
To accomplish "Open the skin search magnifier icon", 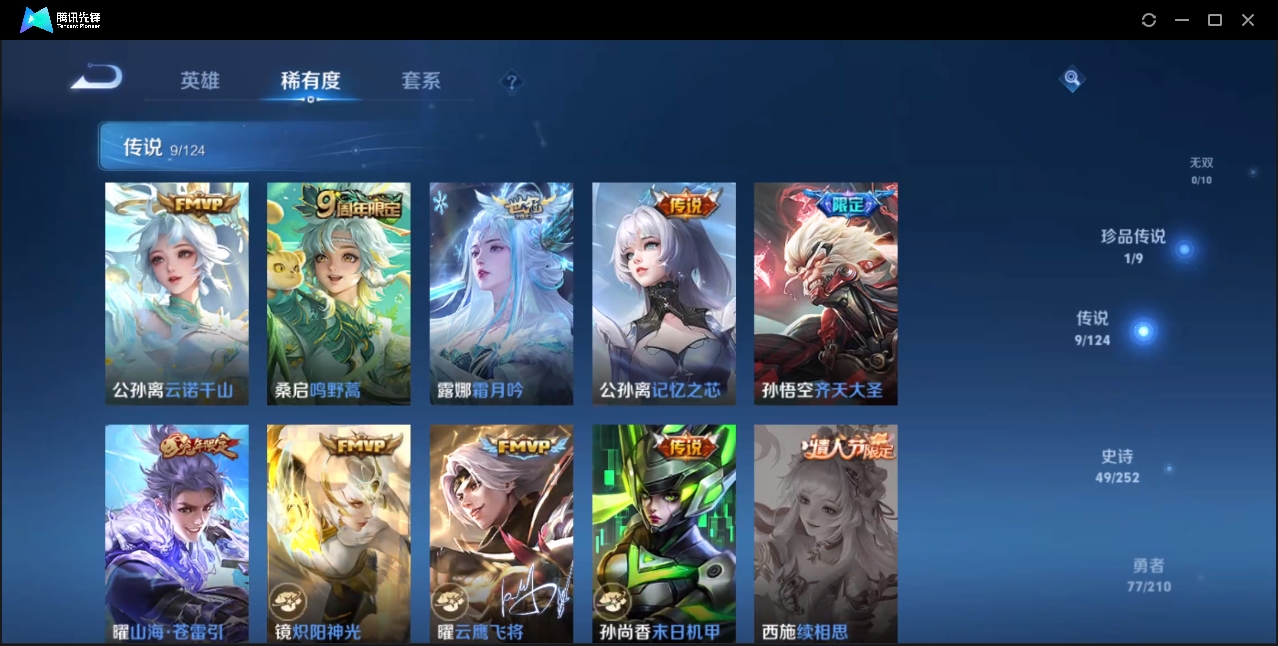I will tap(1071, 78).
